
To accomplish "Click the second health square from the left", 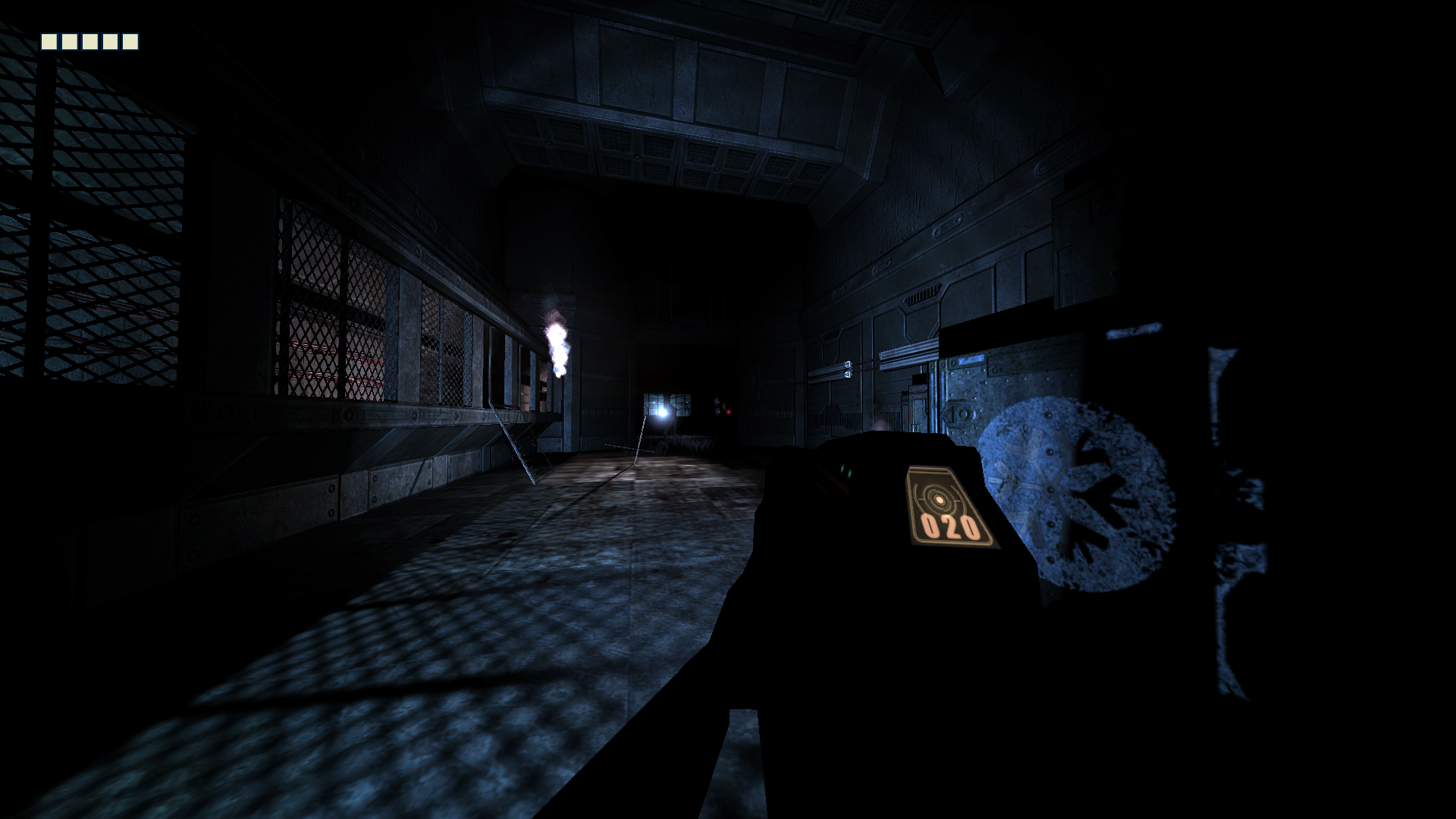I will tap(69, 42).
